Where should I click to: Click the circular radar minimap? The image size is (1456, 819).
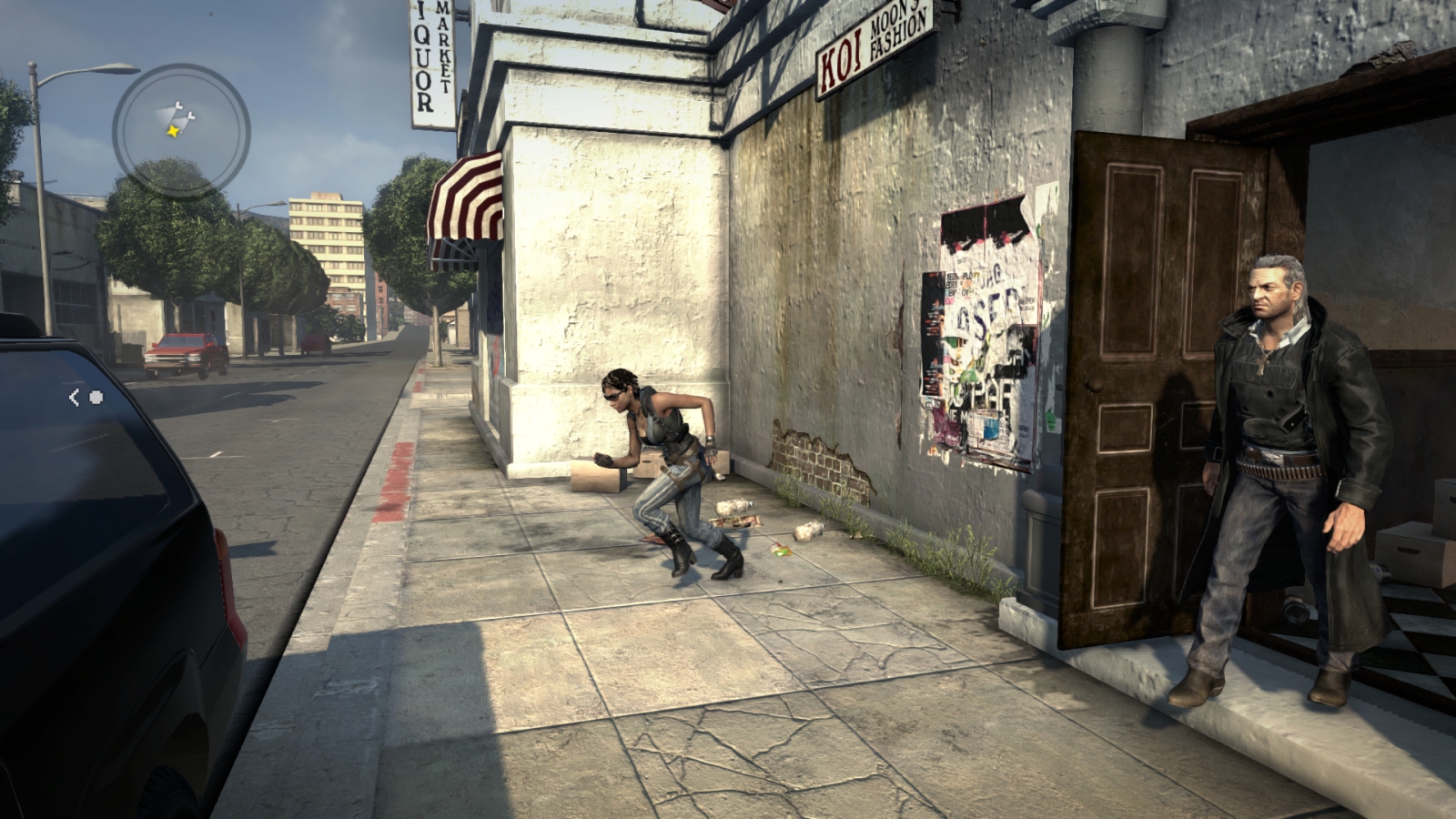click(181, 131)
